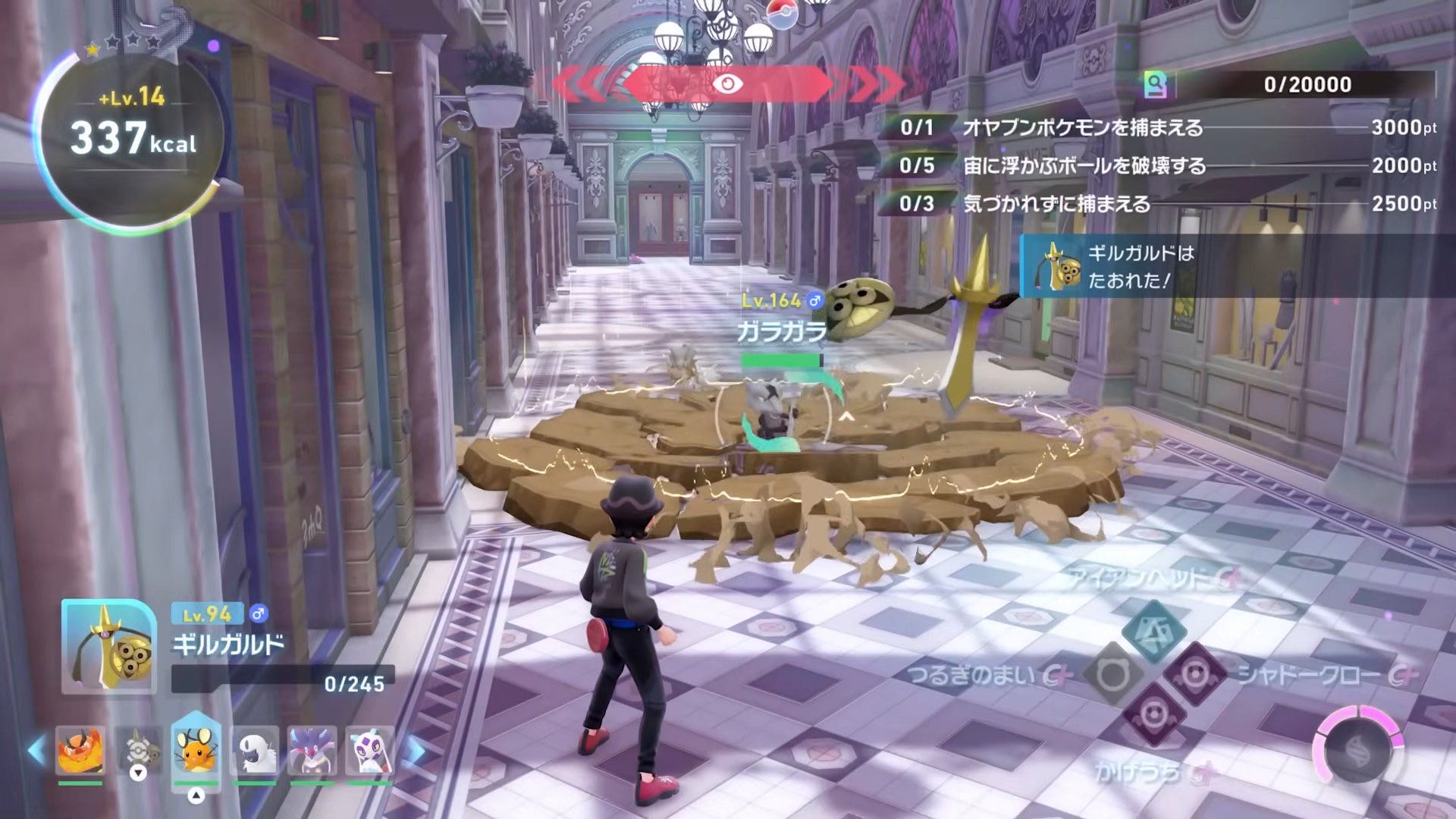Dismiss the ギルガルドはたおれた notification
Screen dimensions: 1456x819
(x=1236, y=266)
